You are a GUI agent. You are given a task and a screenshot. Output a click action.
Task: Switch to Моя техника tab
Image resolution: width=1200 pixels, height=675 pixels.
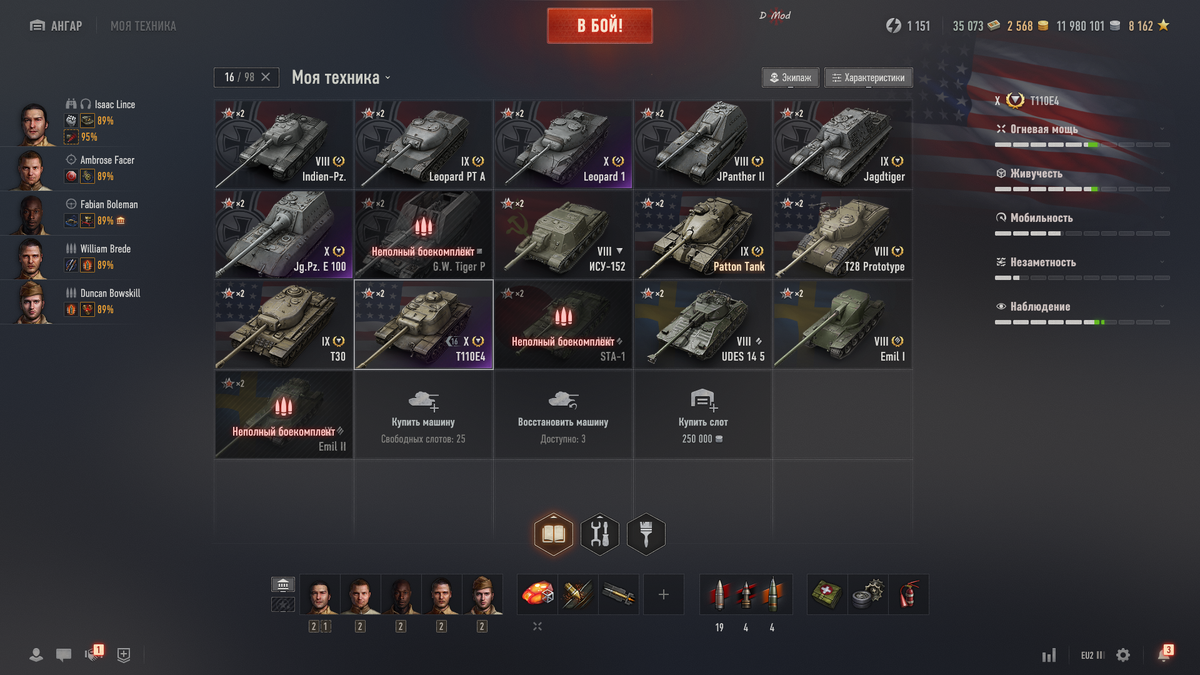[x=143, y=26]
